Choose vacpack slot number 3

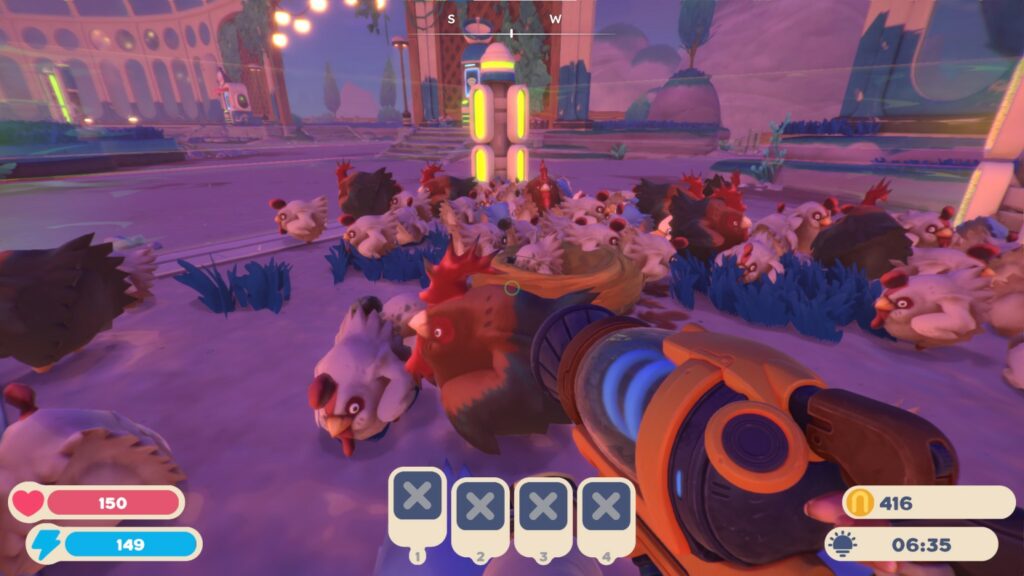click(543, 507)
